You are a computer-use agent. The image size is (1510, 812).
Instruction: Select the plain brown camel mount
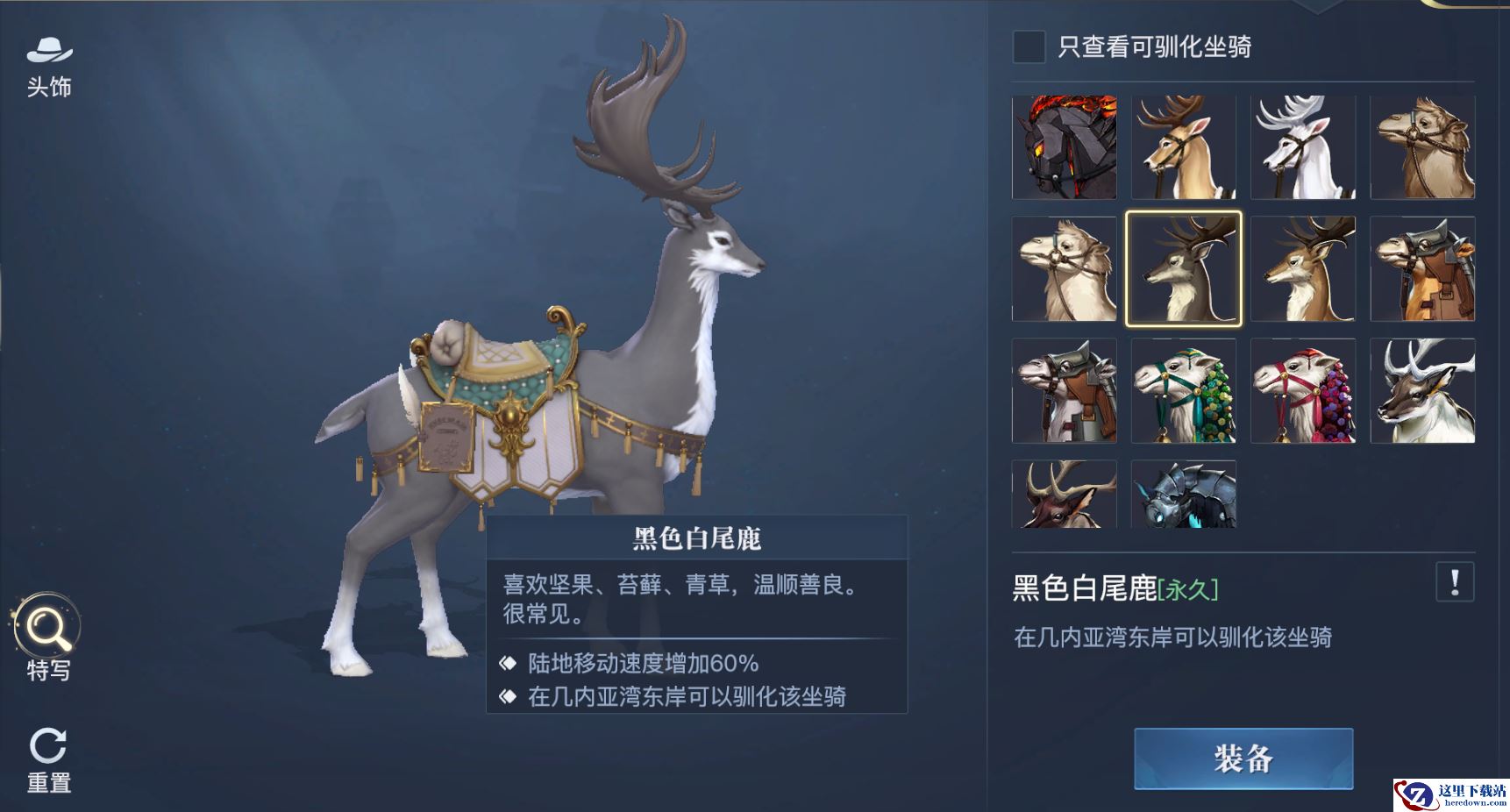coord(1422,147)
